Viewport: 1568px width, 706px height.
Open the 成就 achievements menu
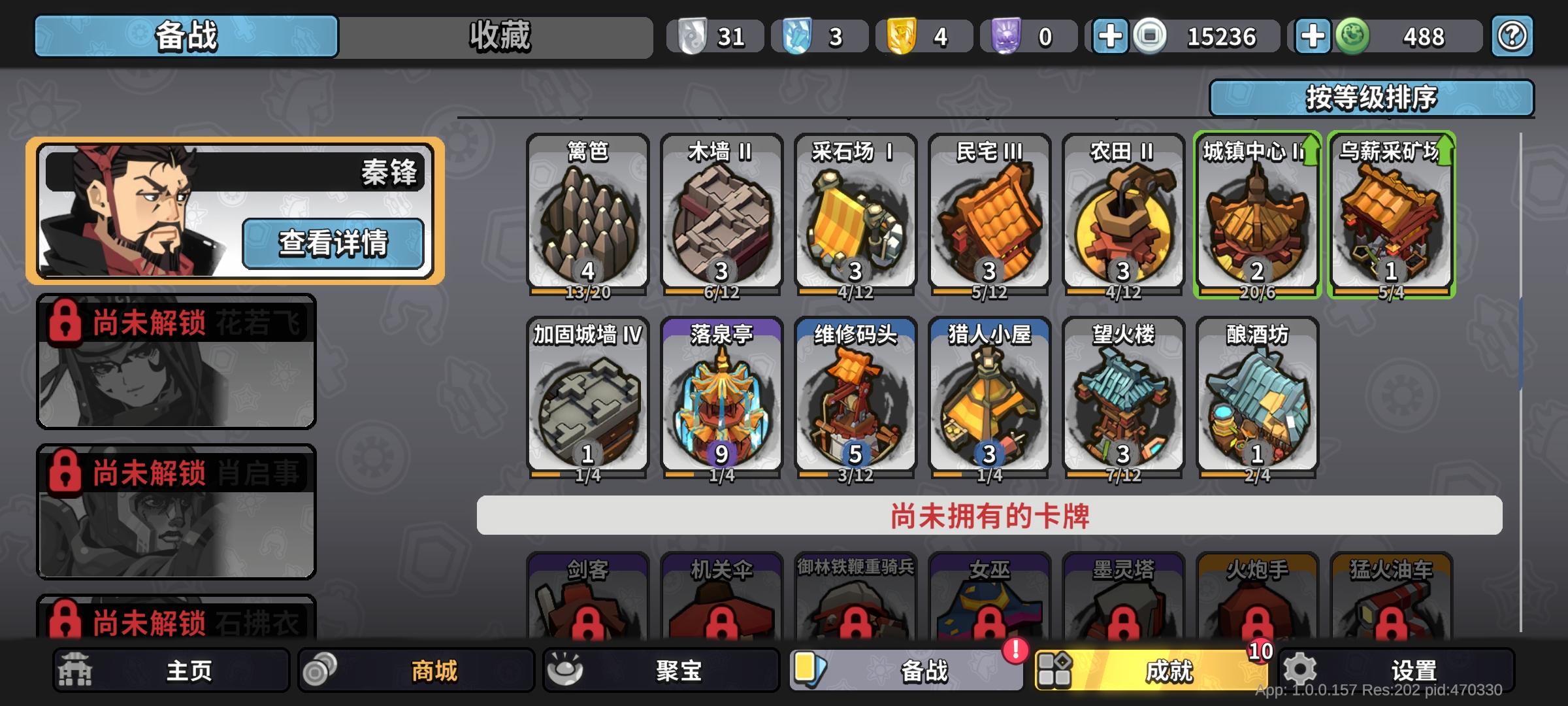point(1167,670)
